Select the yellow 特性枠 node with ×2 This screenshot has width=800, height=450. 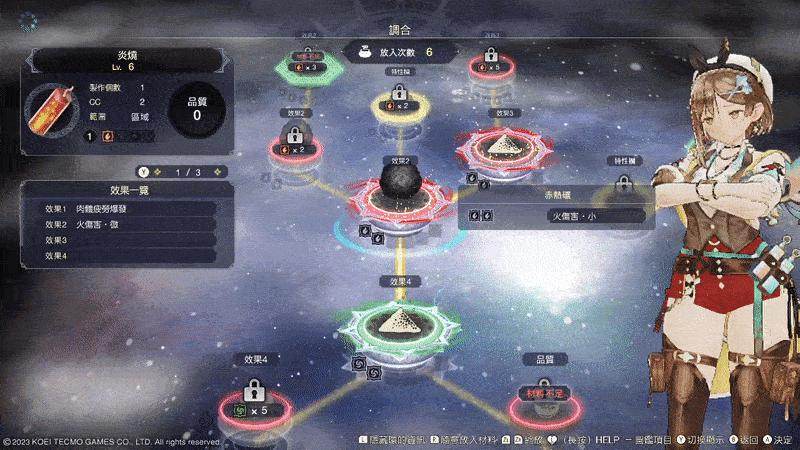coord(399,103)
